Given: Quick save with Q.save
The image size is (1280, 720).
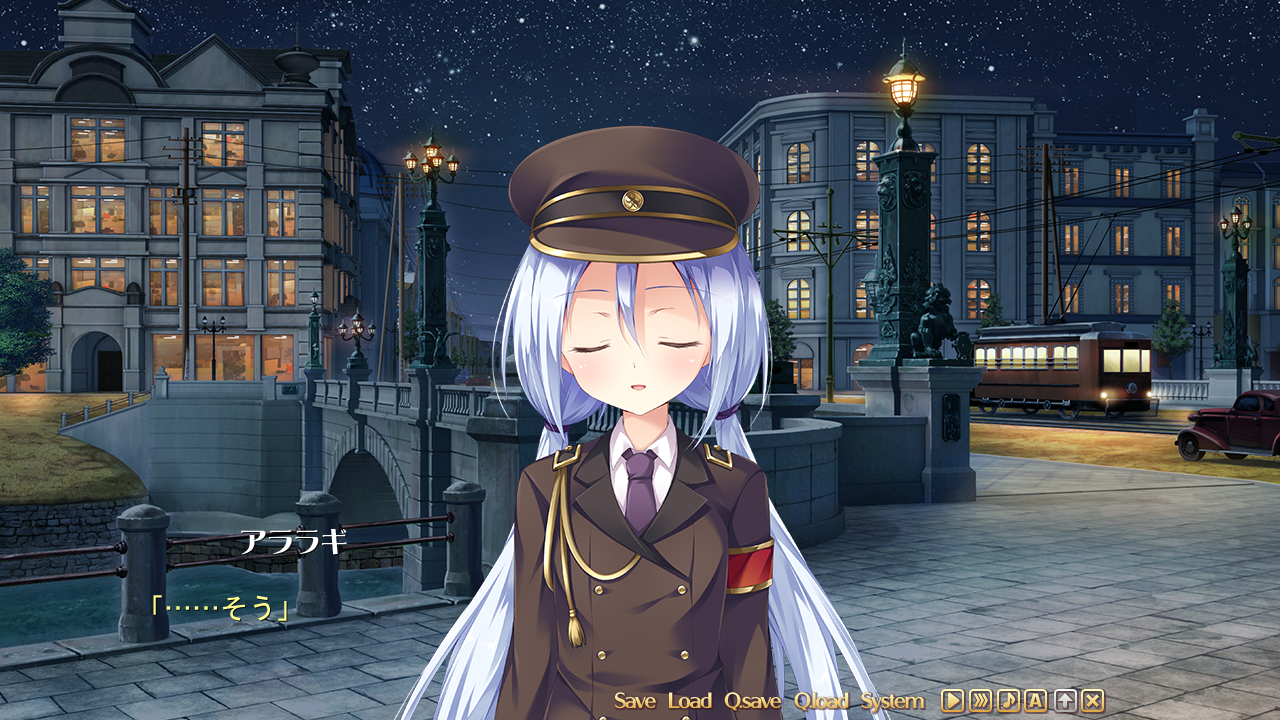Looking at the screenshot, I should pos(752,701).
